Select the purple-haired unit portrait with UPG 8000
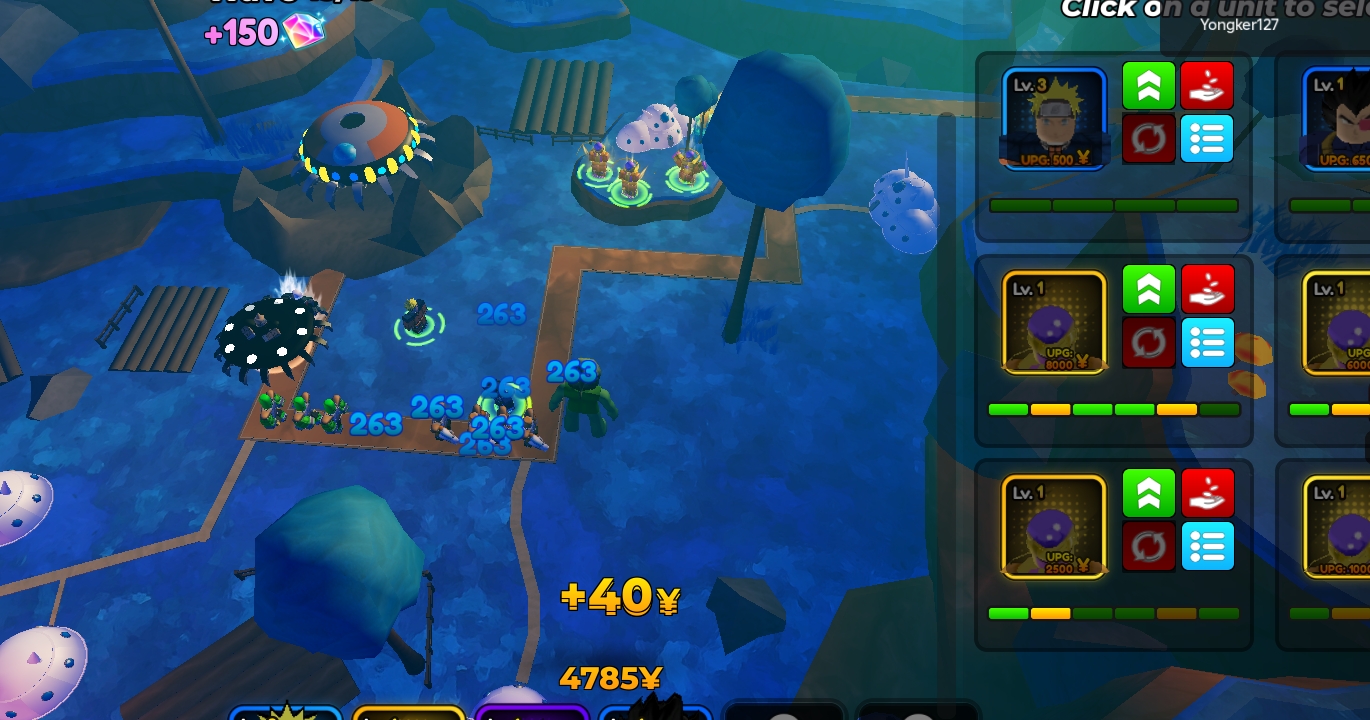The height and width of the screenshot is (720, 1370). [1054, 322]
